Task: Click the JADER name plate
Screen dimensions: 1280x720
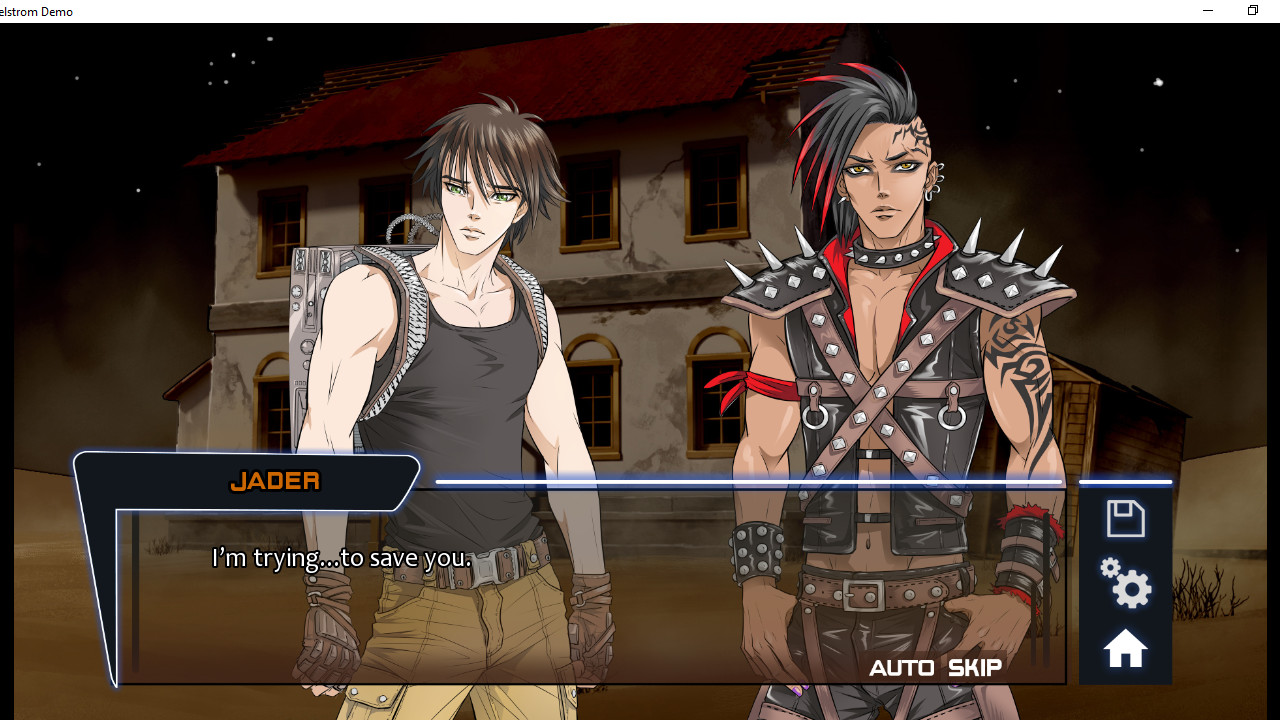Action: 274,481
